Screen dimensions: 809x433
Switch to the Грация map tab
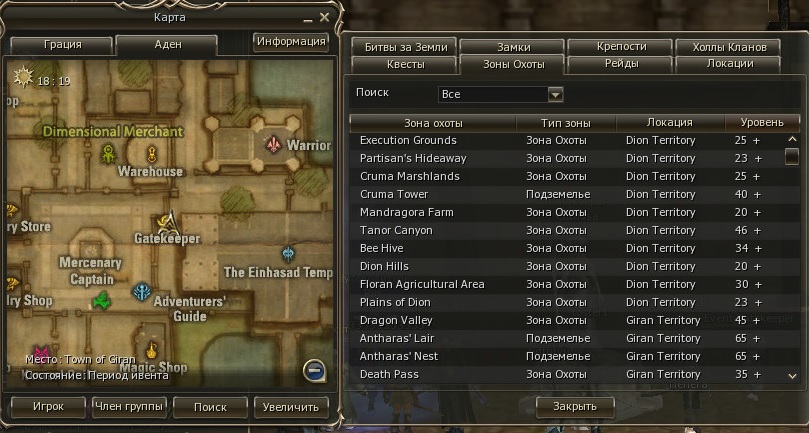(x=62, y=45)
